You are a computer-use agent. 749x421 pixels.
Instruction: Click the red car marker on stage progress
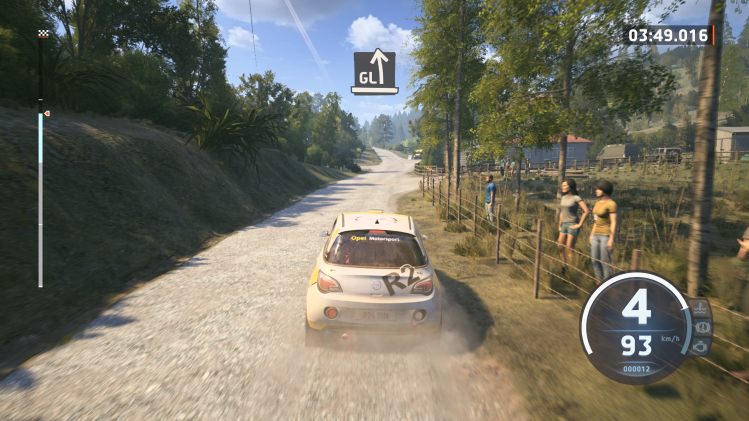pyautogui.click(x=46, y=114)
